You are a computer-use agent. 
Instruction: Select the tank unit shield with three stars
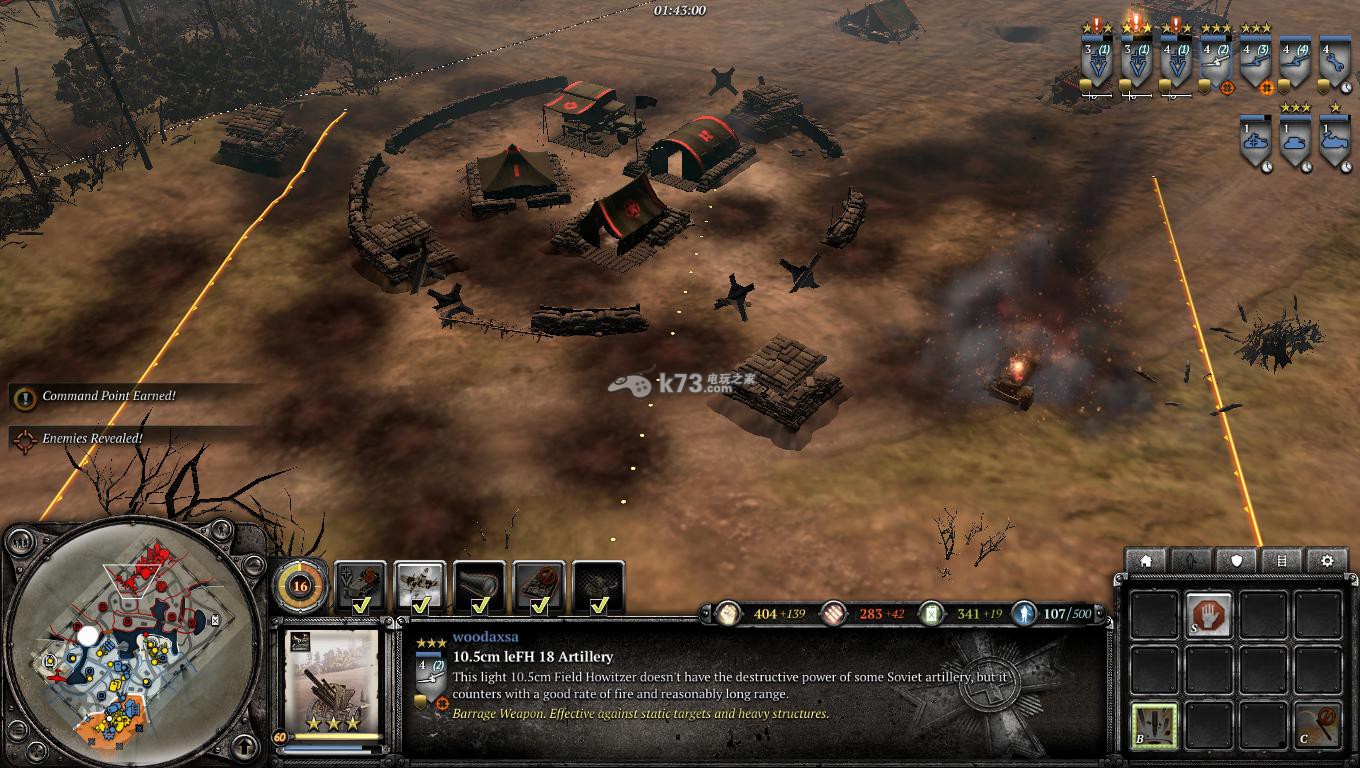(1295, 140)
